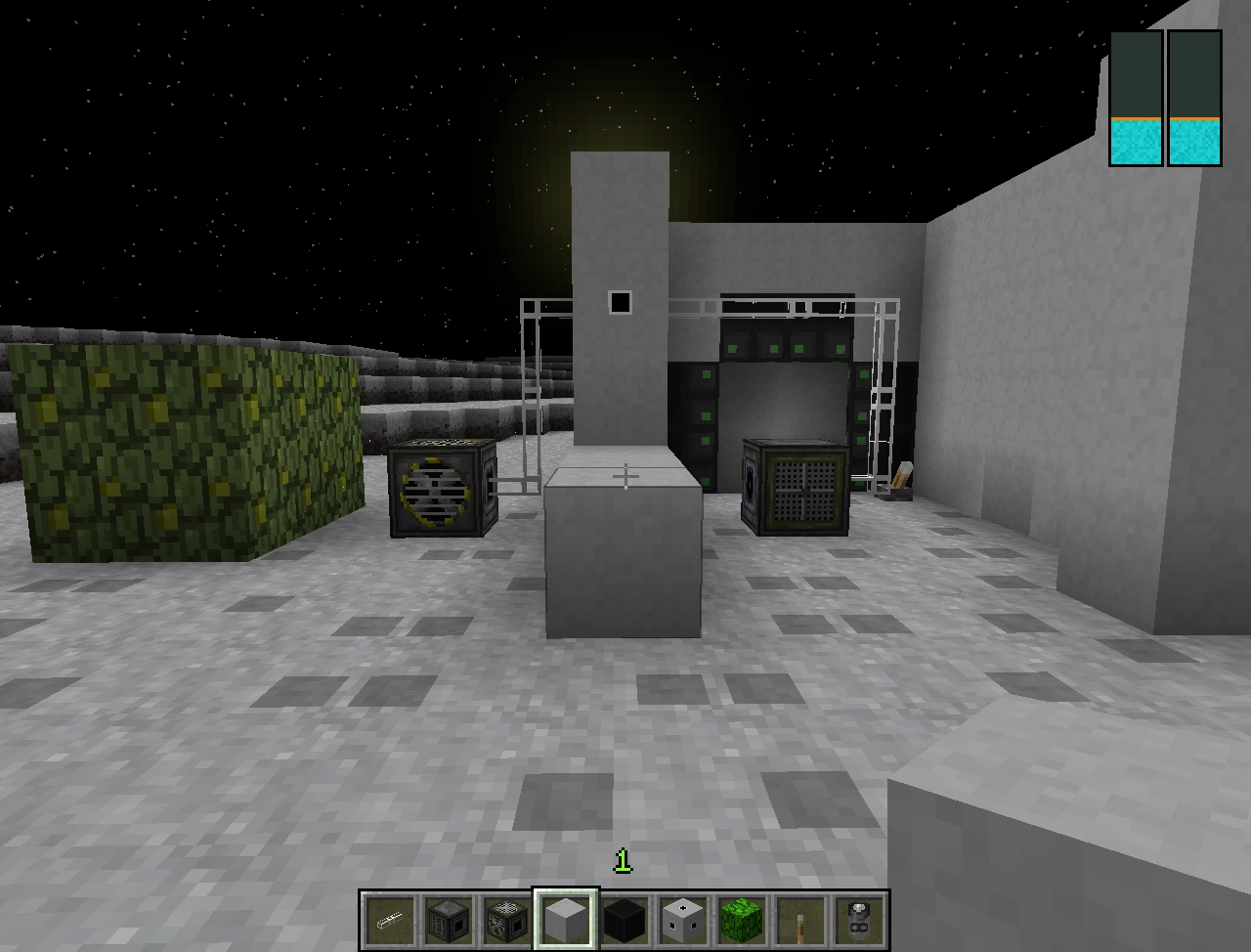Viewport: 1251px width, 952px height.
Task: Select the oxygen pipe in hotbar slot one
Action: [x=389, y=919]
